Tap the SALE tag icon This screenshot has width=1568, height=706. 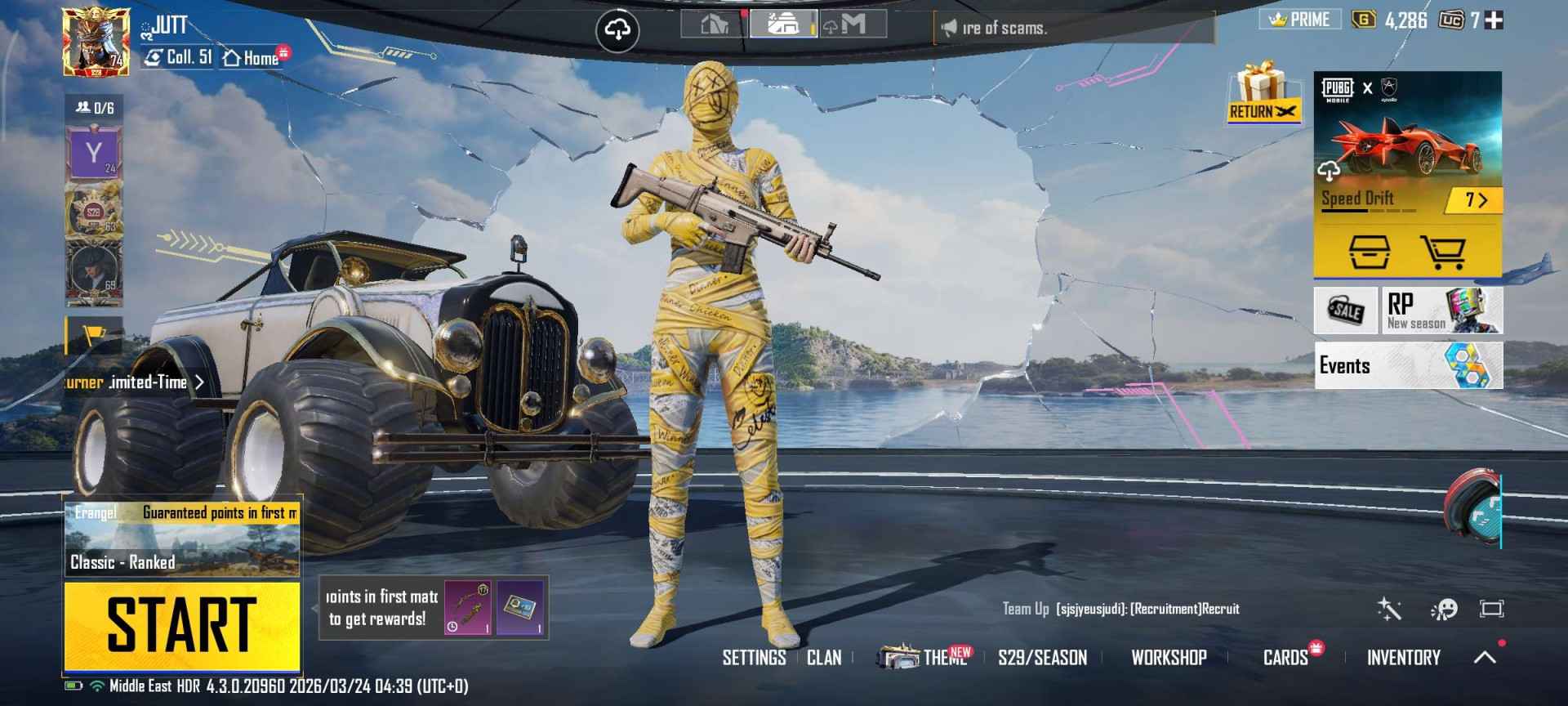pos(1347,310)
